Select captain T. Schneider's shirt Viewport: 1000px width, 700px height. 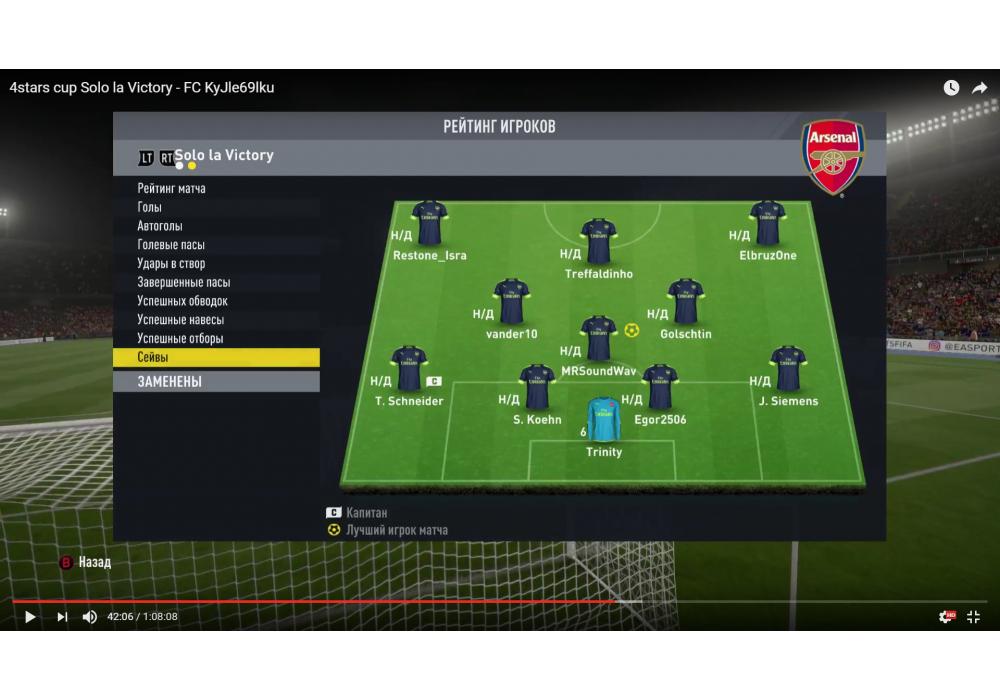[408, 369]
